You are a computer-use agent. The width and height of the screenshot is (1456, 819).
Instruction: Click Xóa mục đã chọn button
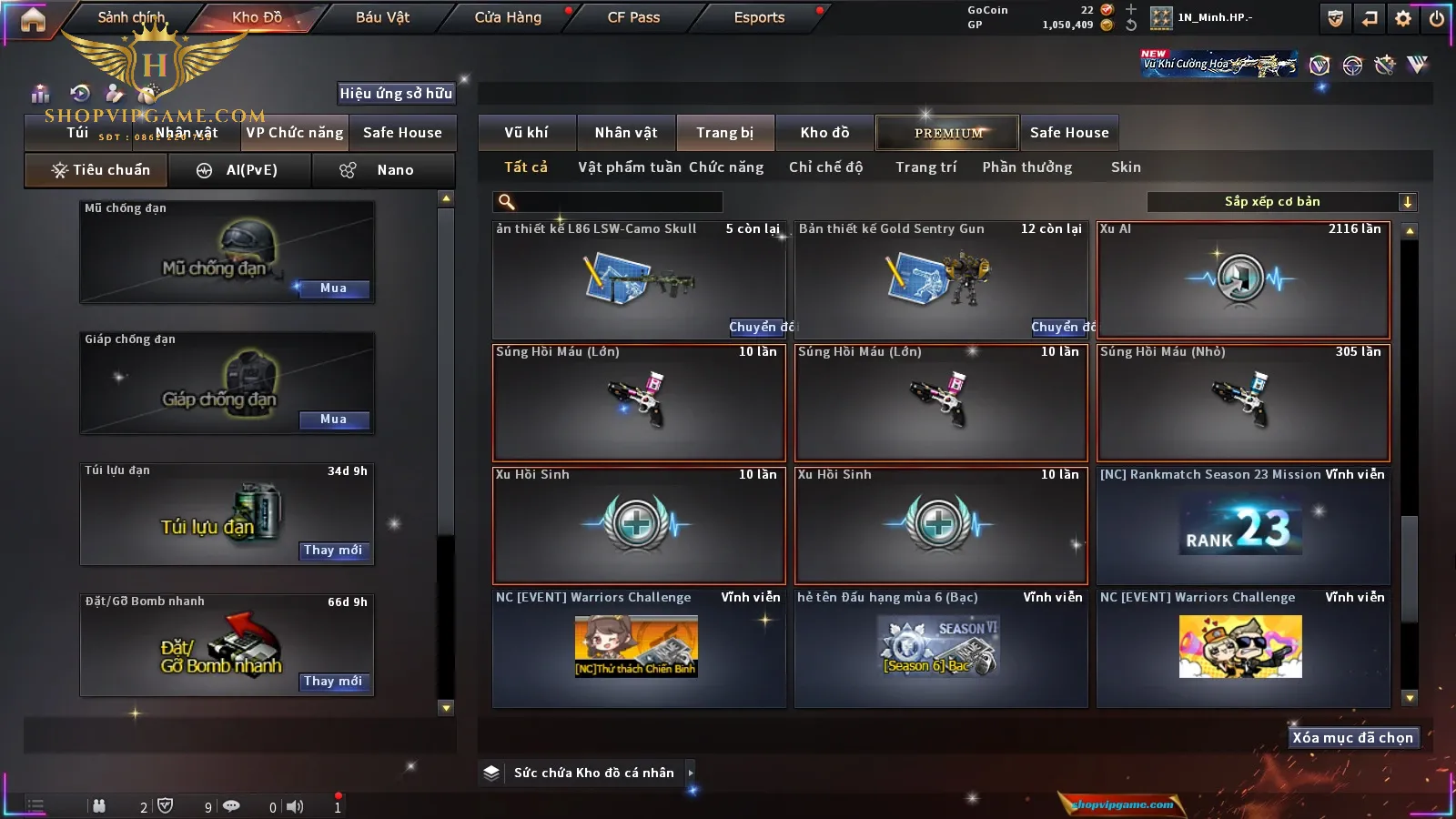coord(1352,738)
